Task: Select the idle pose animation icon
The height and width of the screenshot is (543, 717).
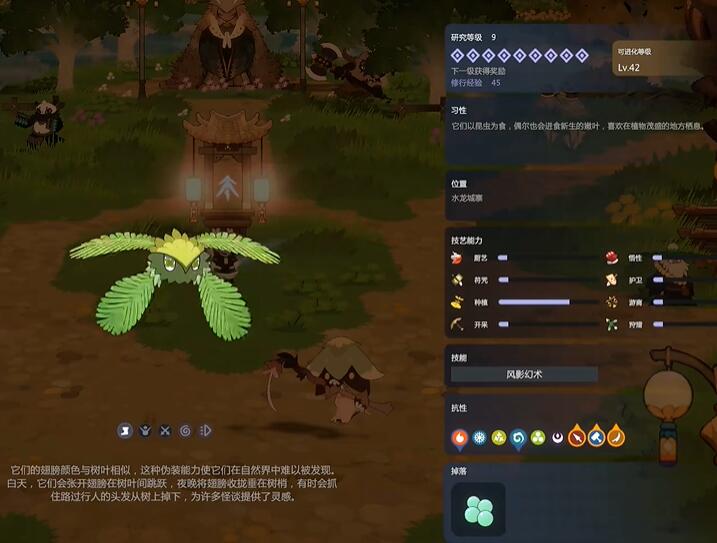Action: tap(125, 431)
